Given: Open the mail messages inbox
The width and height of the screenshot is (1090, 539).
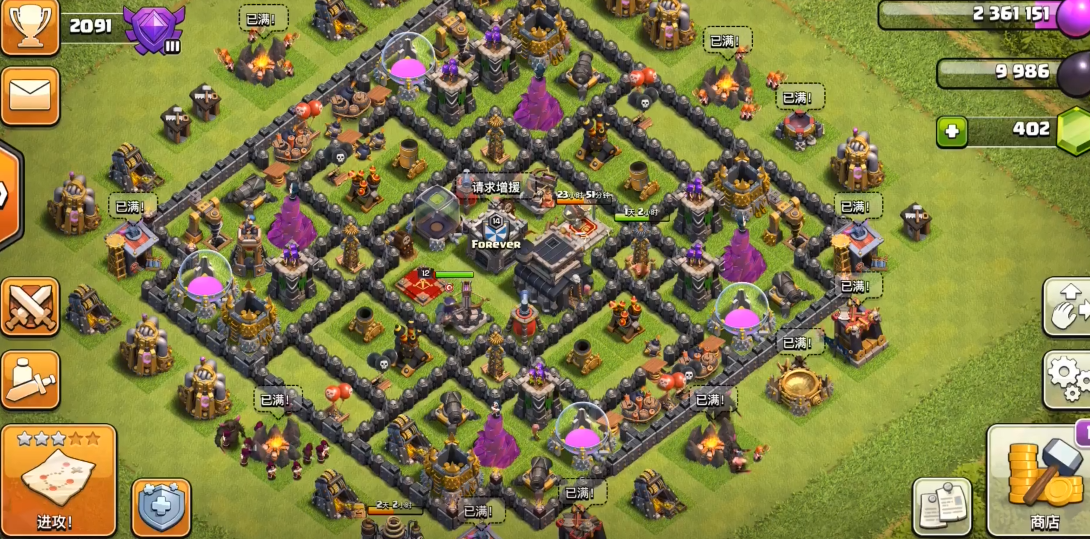Looking at the screenshot, I should (x=29, y=96).
